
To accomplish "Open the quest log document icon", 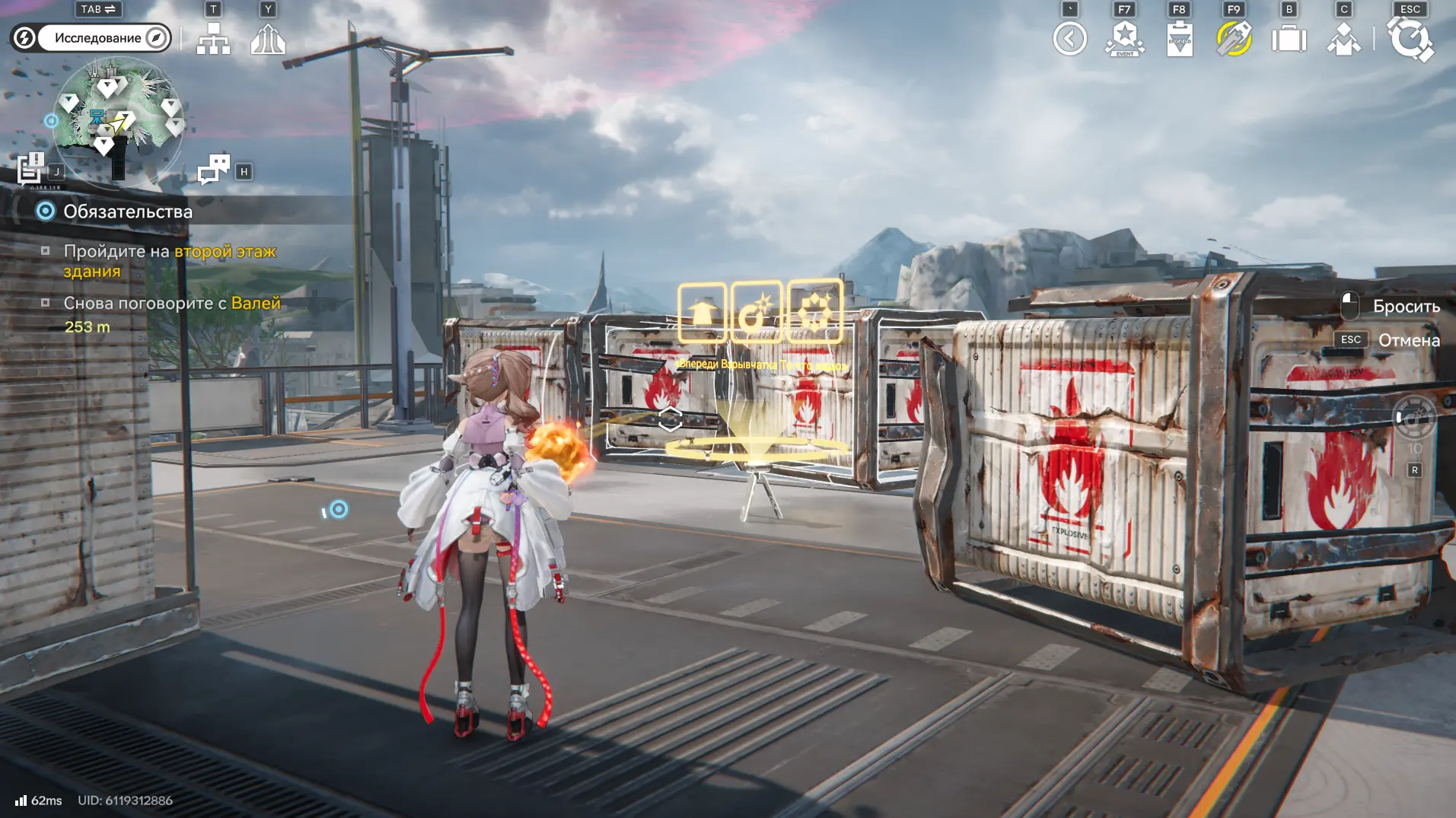I will tap(31, 169).
